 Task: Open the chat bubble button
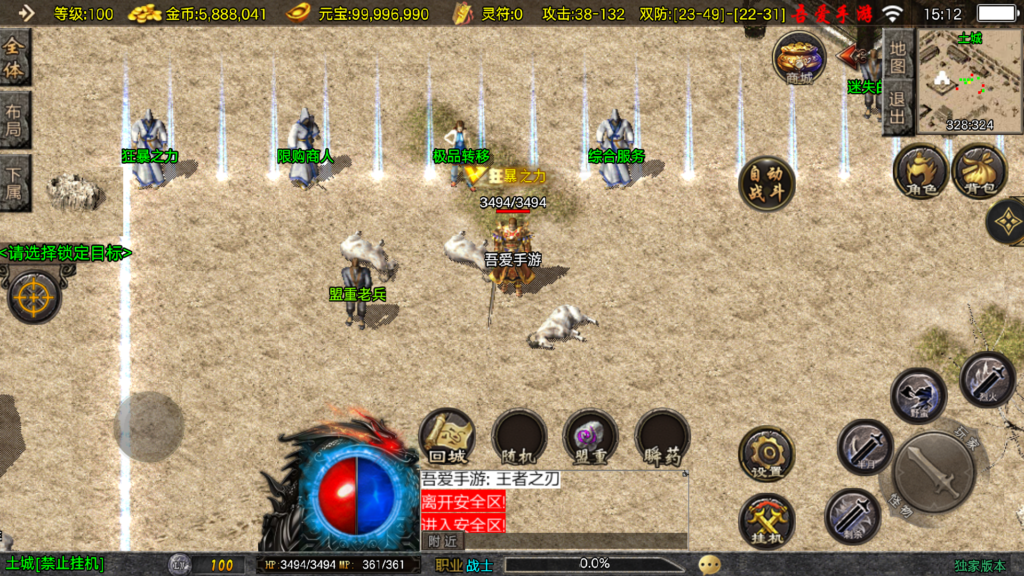coord(709,564)
